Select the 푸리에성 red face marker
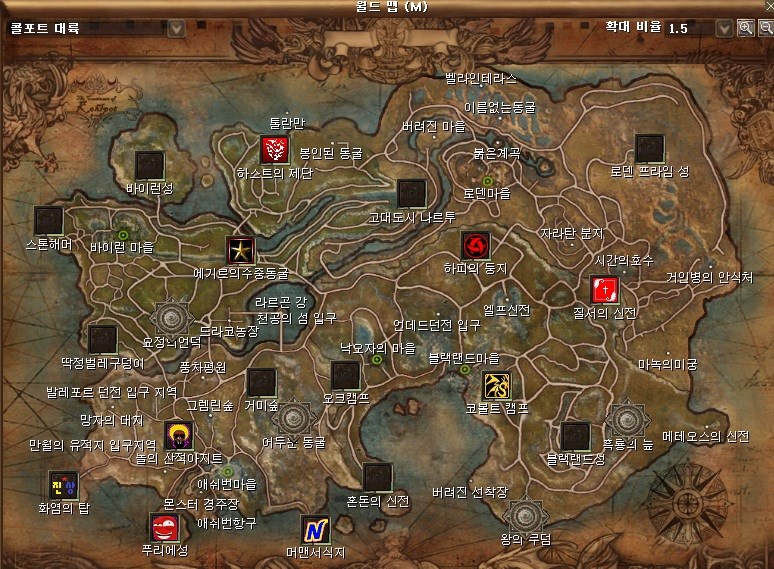The width and height of the screenshot is (774, 569). [162, 527]
